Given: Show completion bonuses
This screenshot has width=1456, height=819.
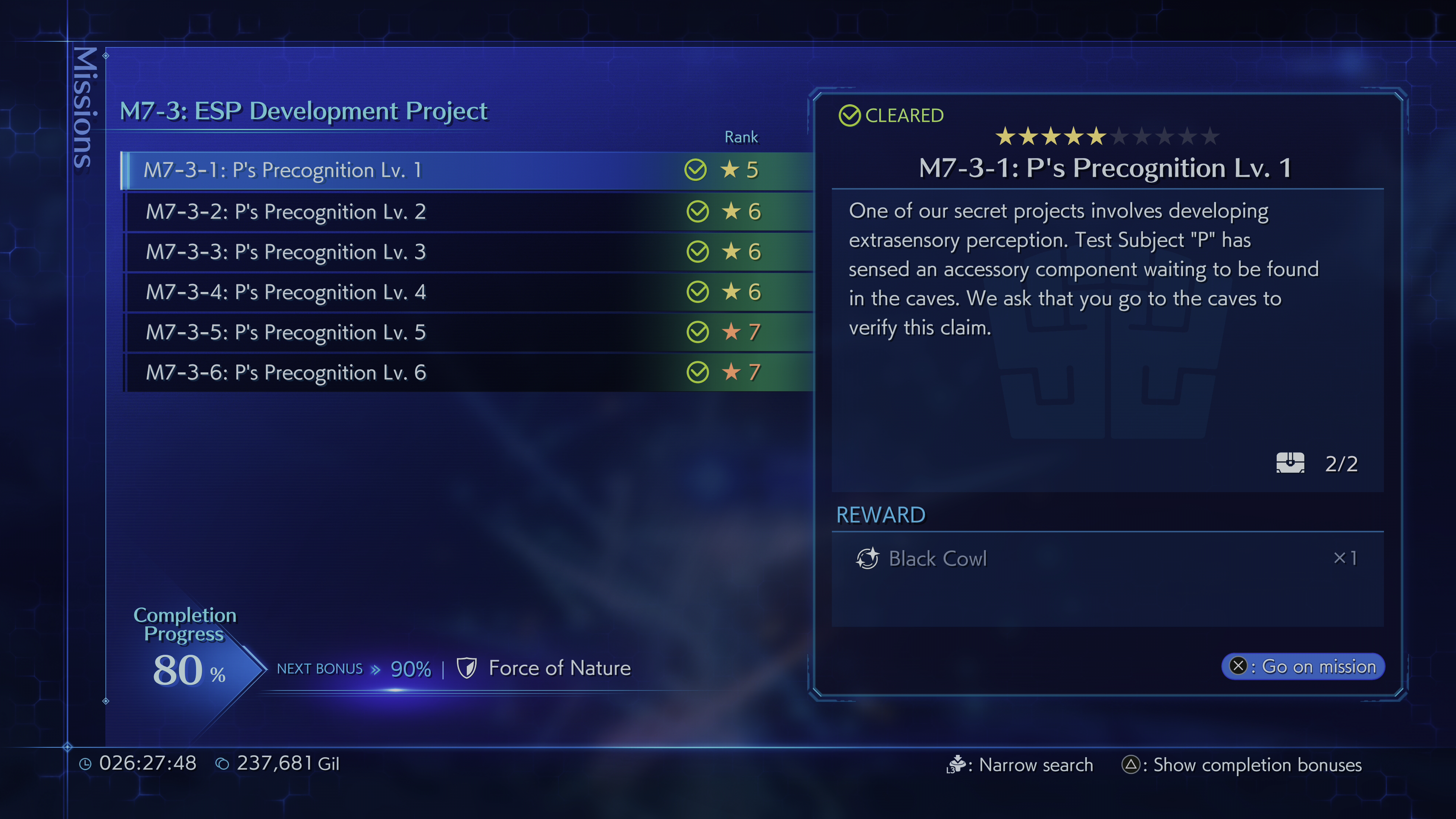Looking at the screenshot, I should click(x=1242, y=765).
